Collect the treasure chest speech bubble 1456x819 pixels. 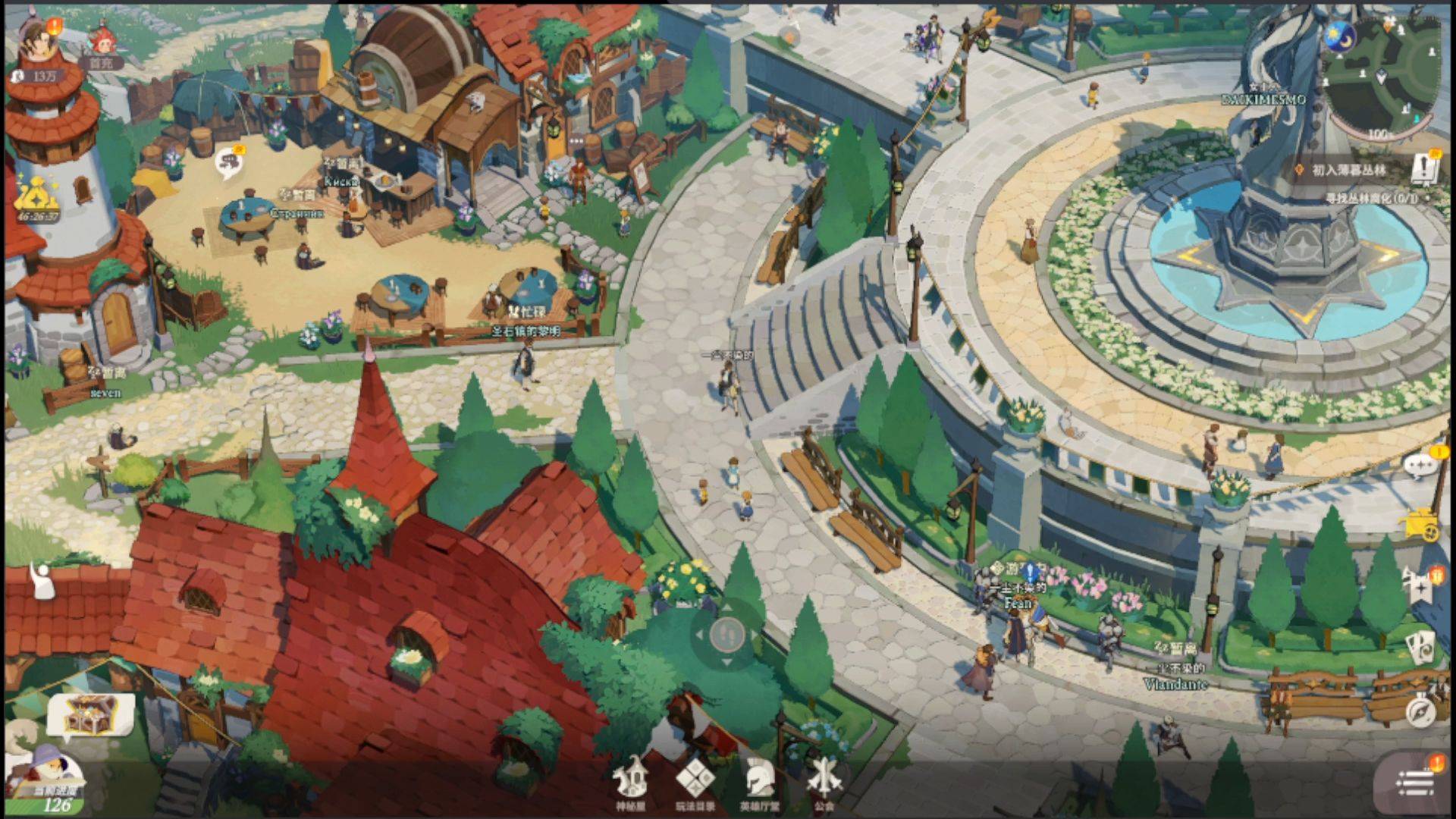(90, 715)
